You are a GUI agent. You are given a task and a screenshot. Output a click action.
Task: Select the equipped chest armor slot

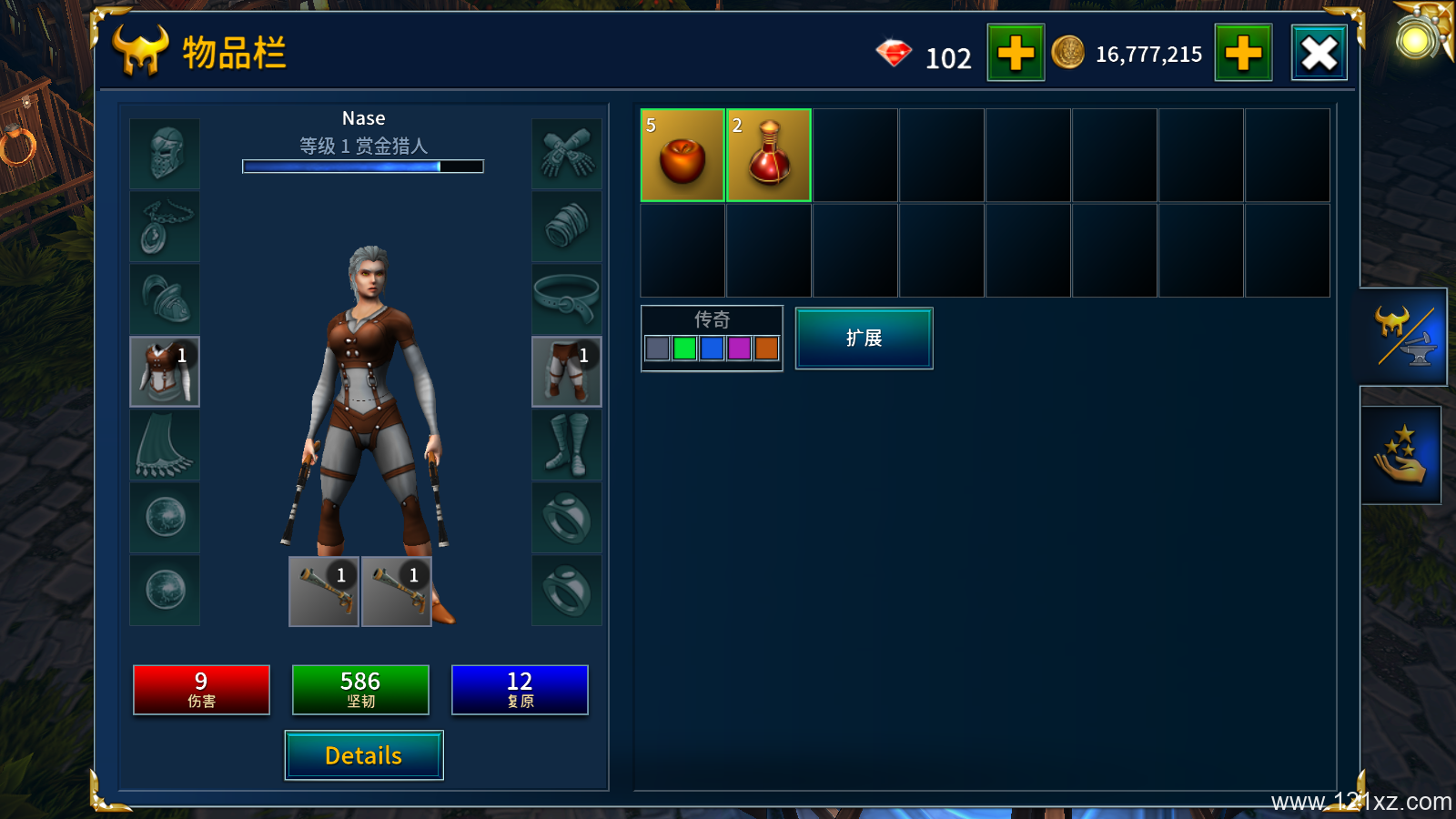[x=165, y=371]
